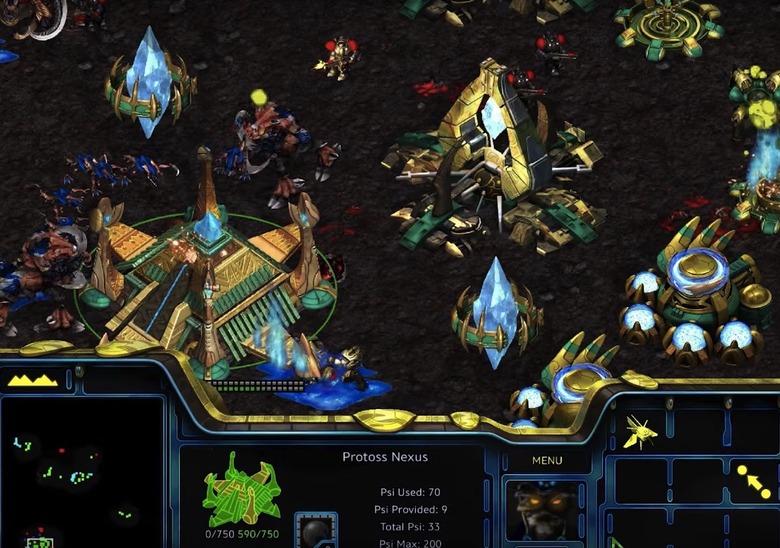Toggle the minimap terrain button with yellow peaks

pos(33,380)
